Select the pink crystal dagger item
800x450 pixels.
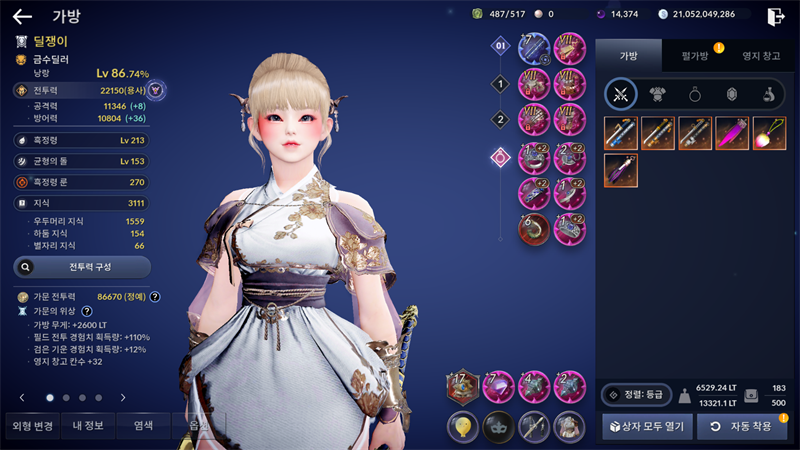(x=732, y=133)
